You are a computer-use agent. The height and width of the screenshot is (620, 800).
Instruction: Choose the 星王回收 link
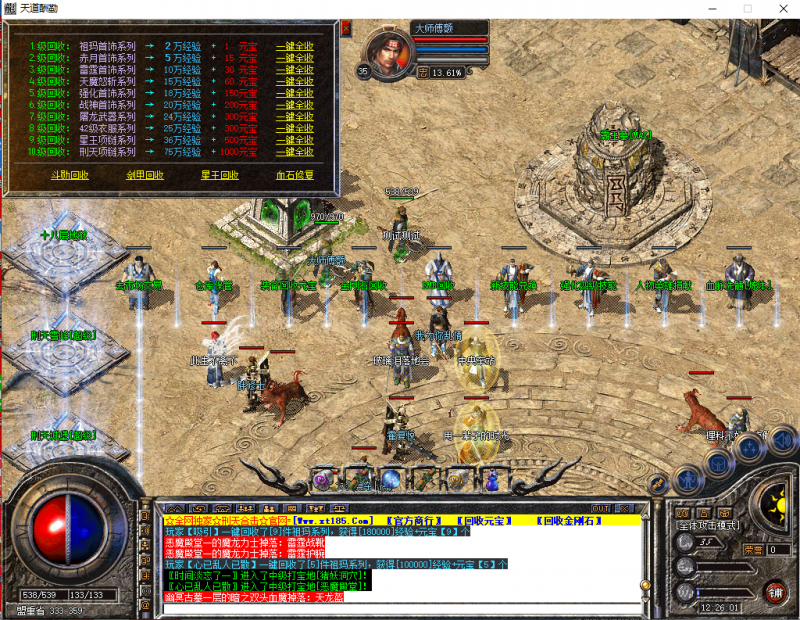[220, 175]
